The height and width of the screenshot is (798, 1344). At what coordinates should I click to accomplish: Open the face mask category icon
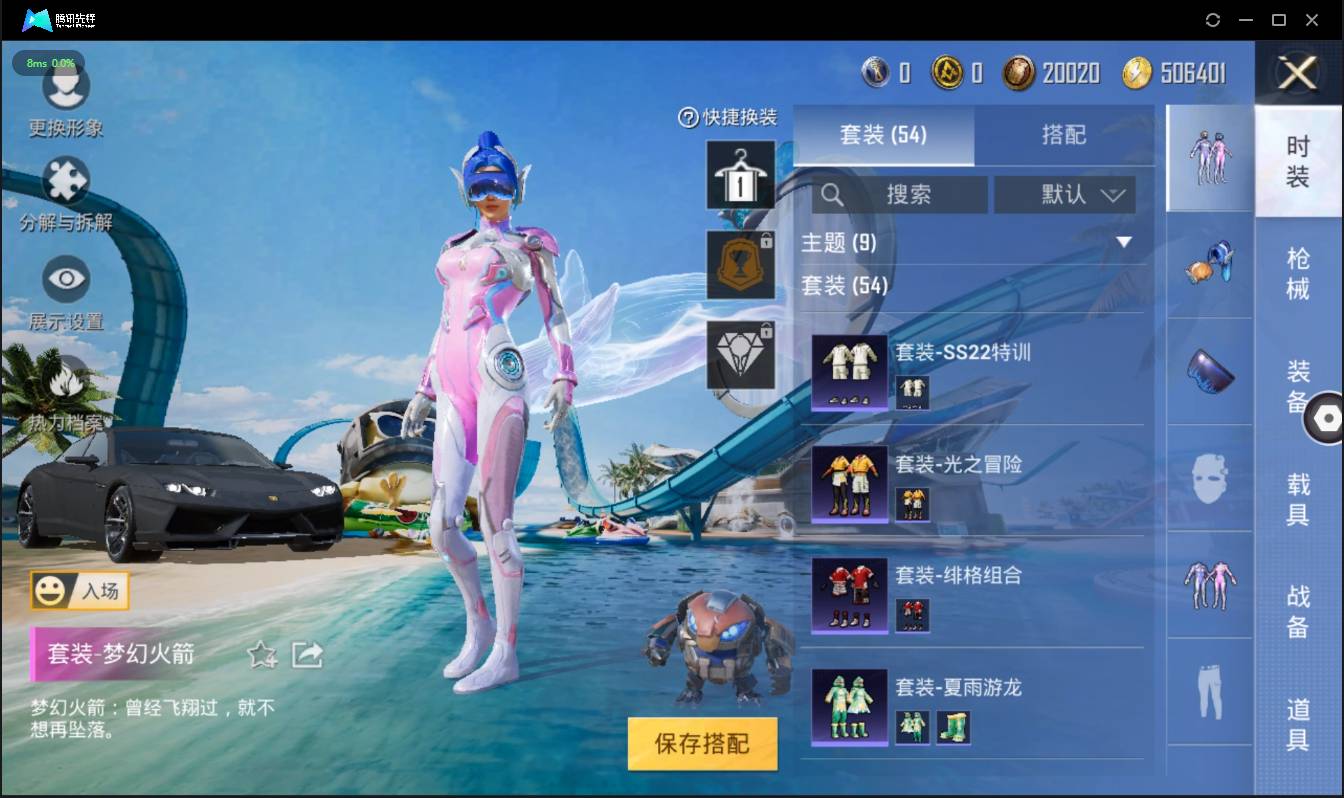1209,479
